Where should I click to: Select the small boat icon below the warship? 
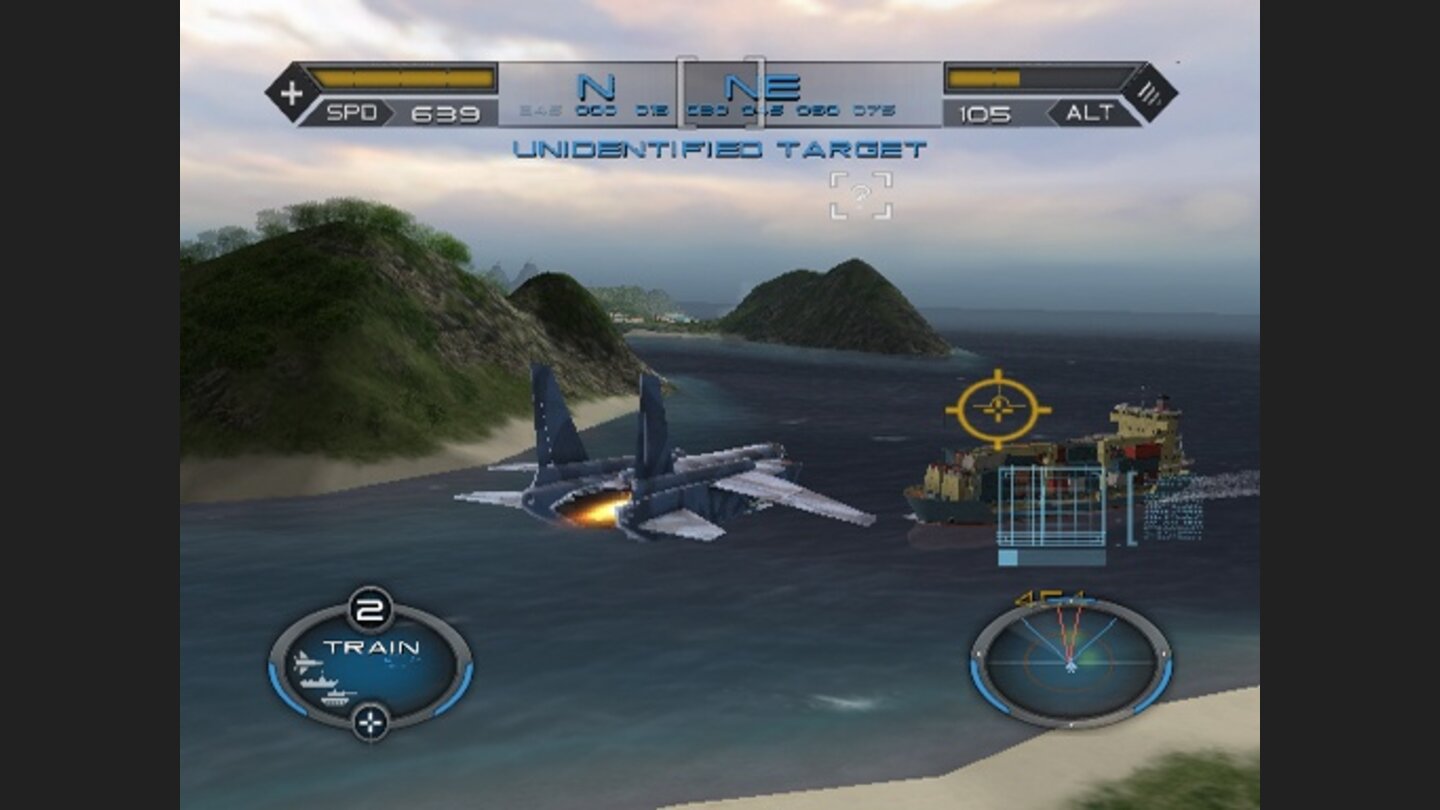click(336, 697)
